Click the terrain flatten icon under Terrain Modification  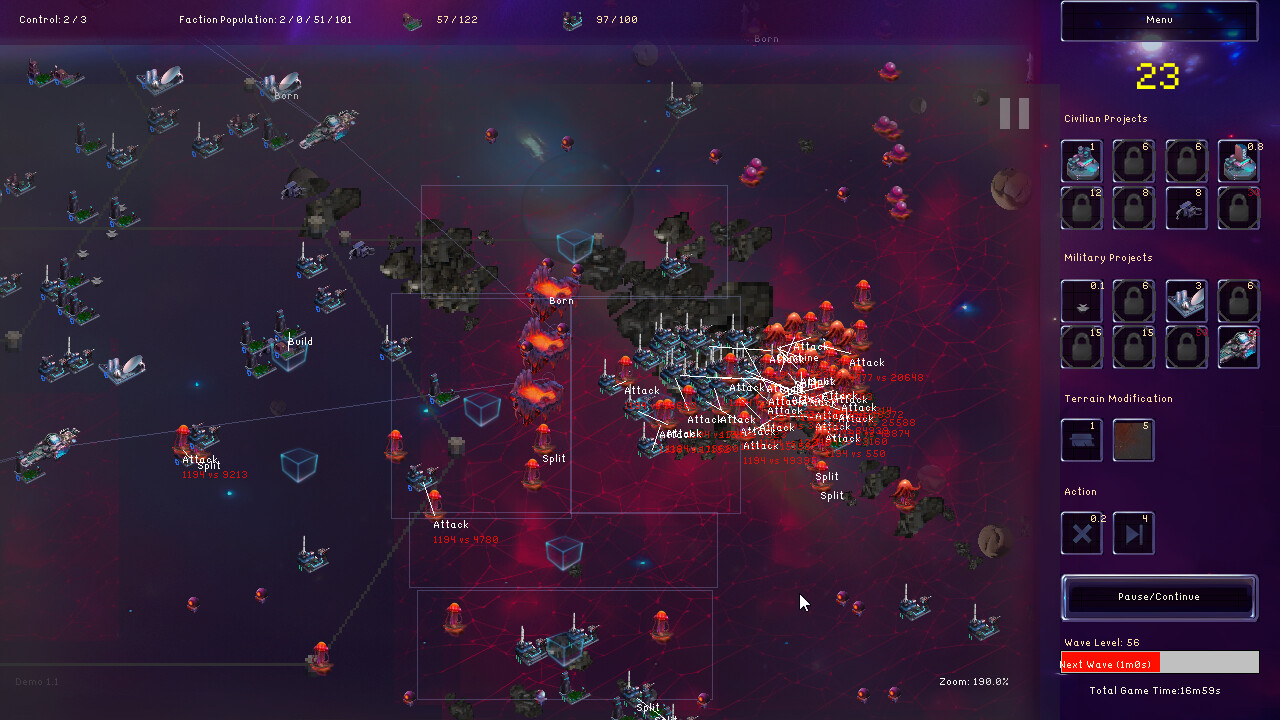pos(1081,440)
